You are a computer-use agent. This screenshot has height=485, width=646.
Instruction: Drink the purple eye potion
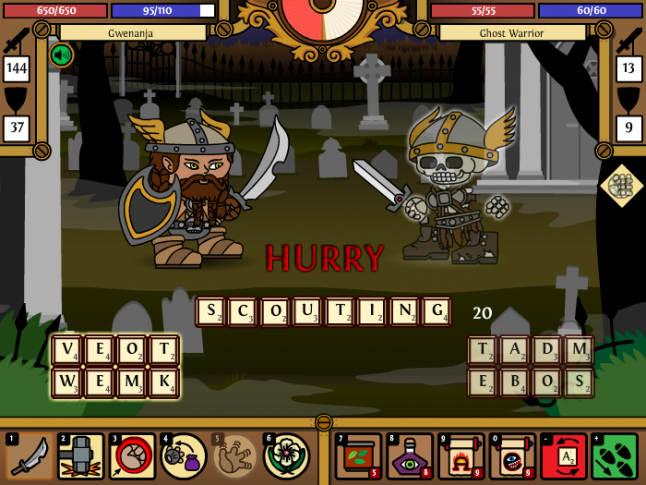(x=409, y=457)
